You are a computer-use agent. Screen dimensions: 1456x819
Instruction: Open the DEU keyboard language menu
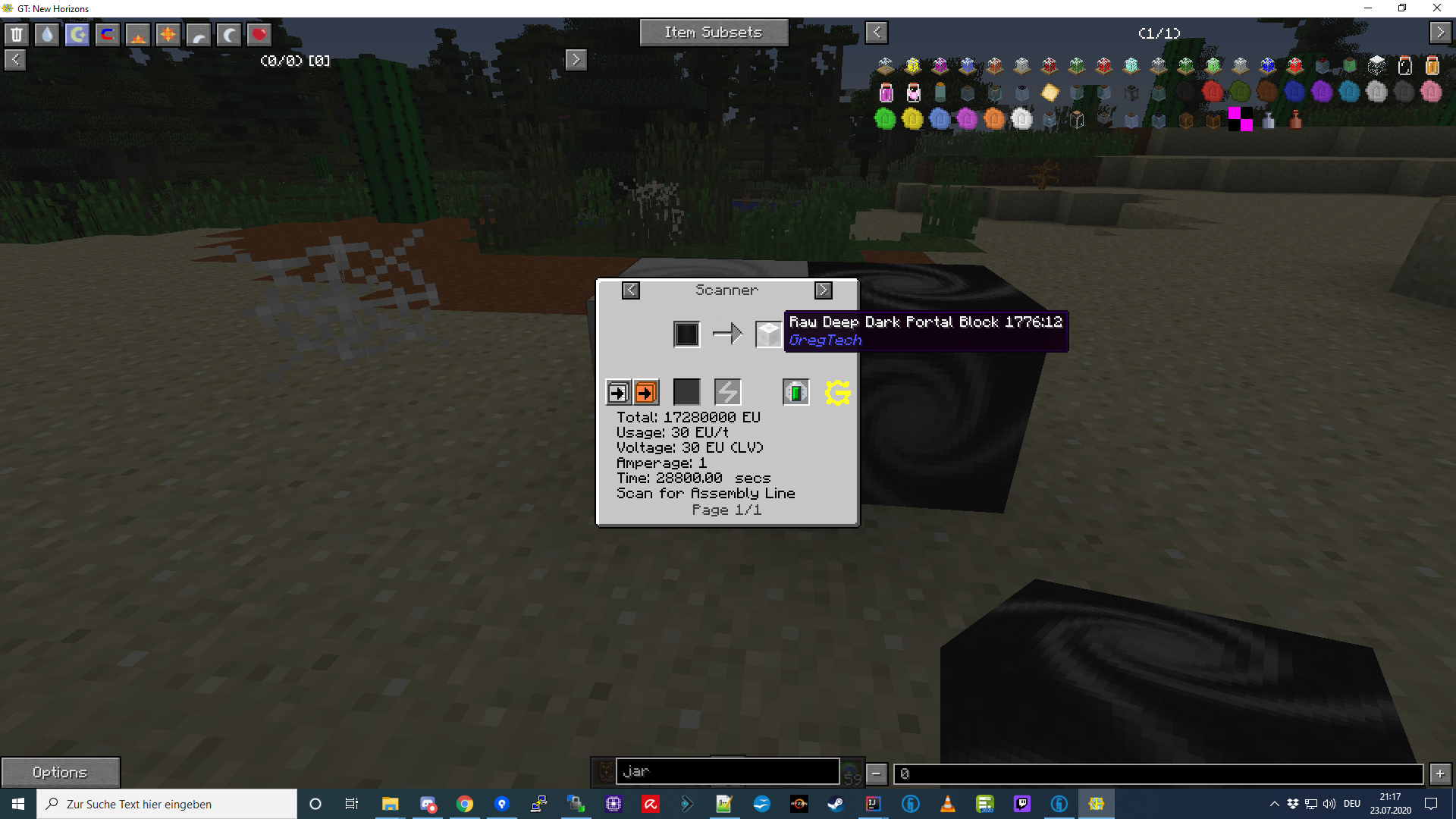pyautogui.click(x=1353, y=804)
